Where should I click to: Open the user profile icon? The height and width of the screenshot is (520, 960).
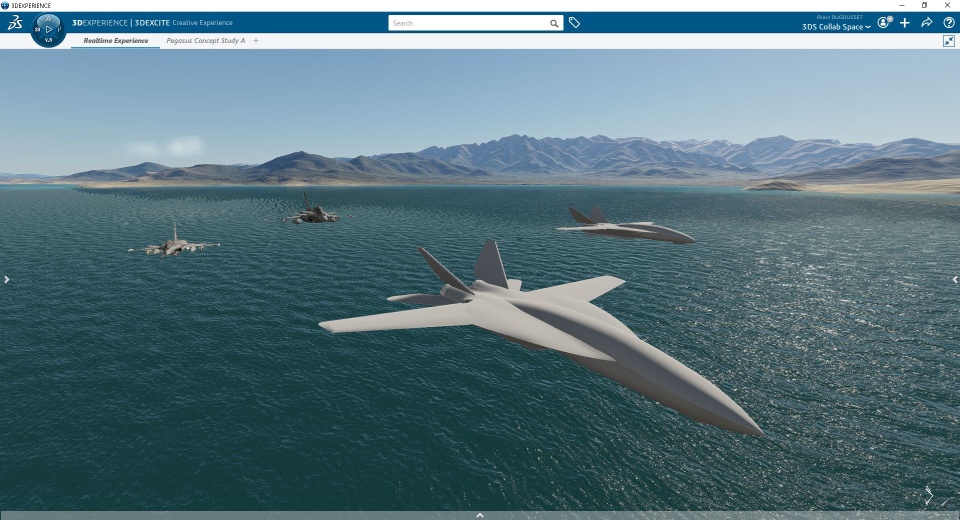884,22
